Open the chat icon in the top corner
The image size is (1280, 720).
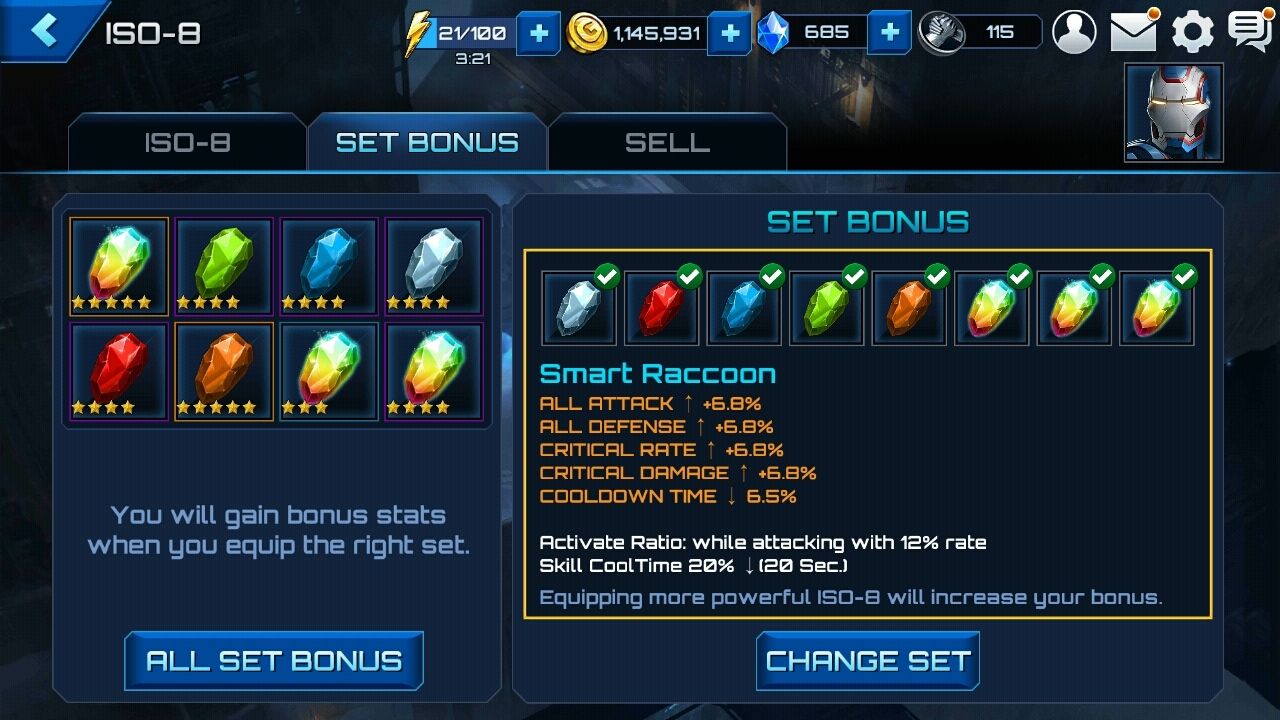click(1250, 32)
